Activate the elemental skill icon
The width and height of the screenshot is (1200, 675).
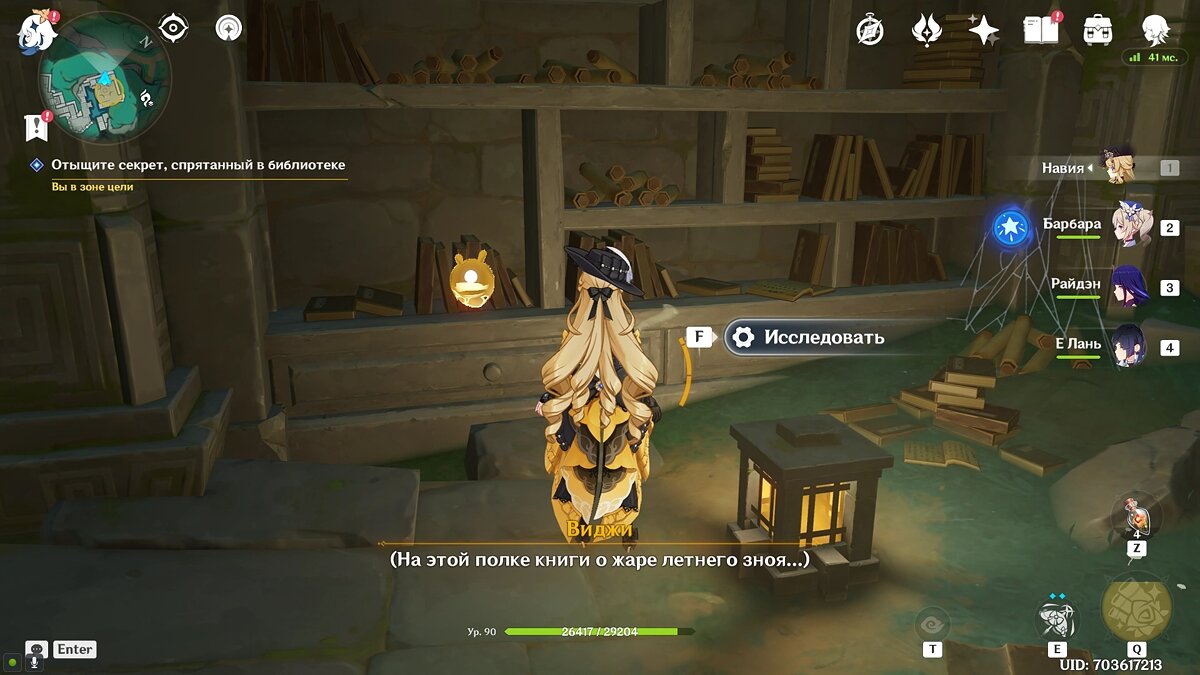pyautogui.click(x=1057, y=617)
